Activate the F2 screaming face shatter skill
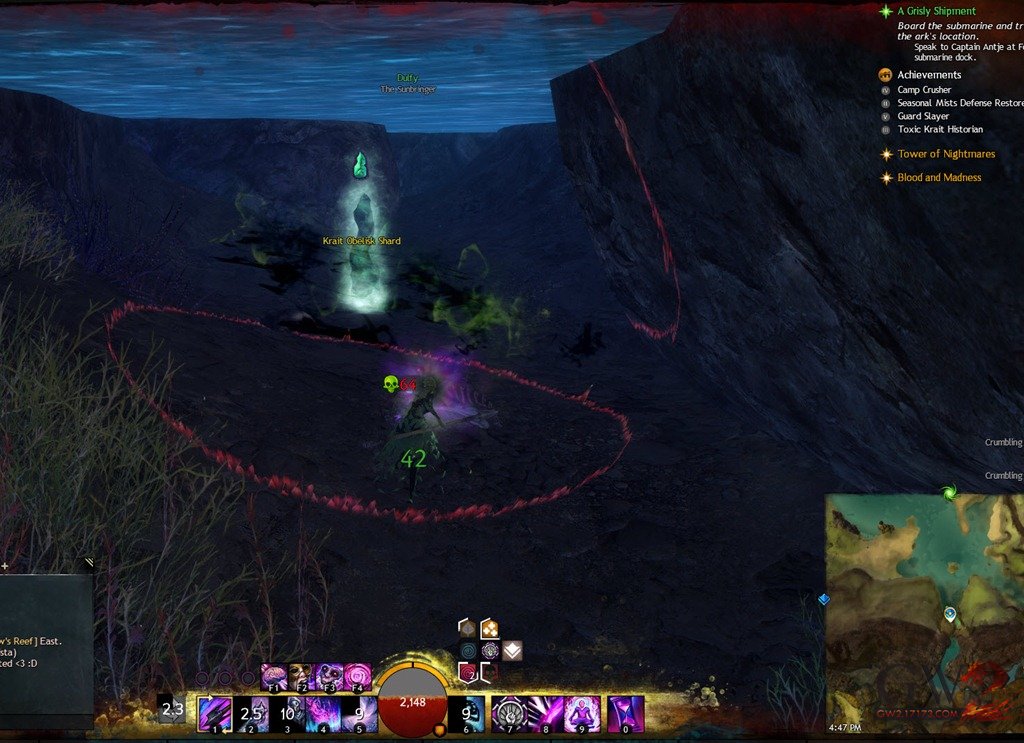The height and width of the screenshot is (743, 1024). (302, 676)
